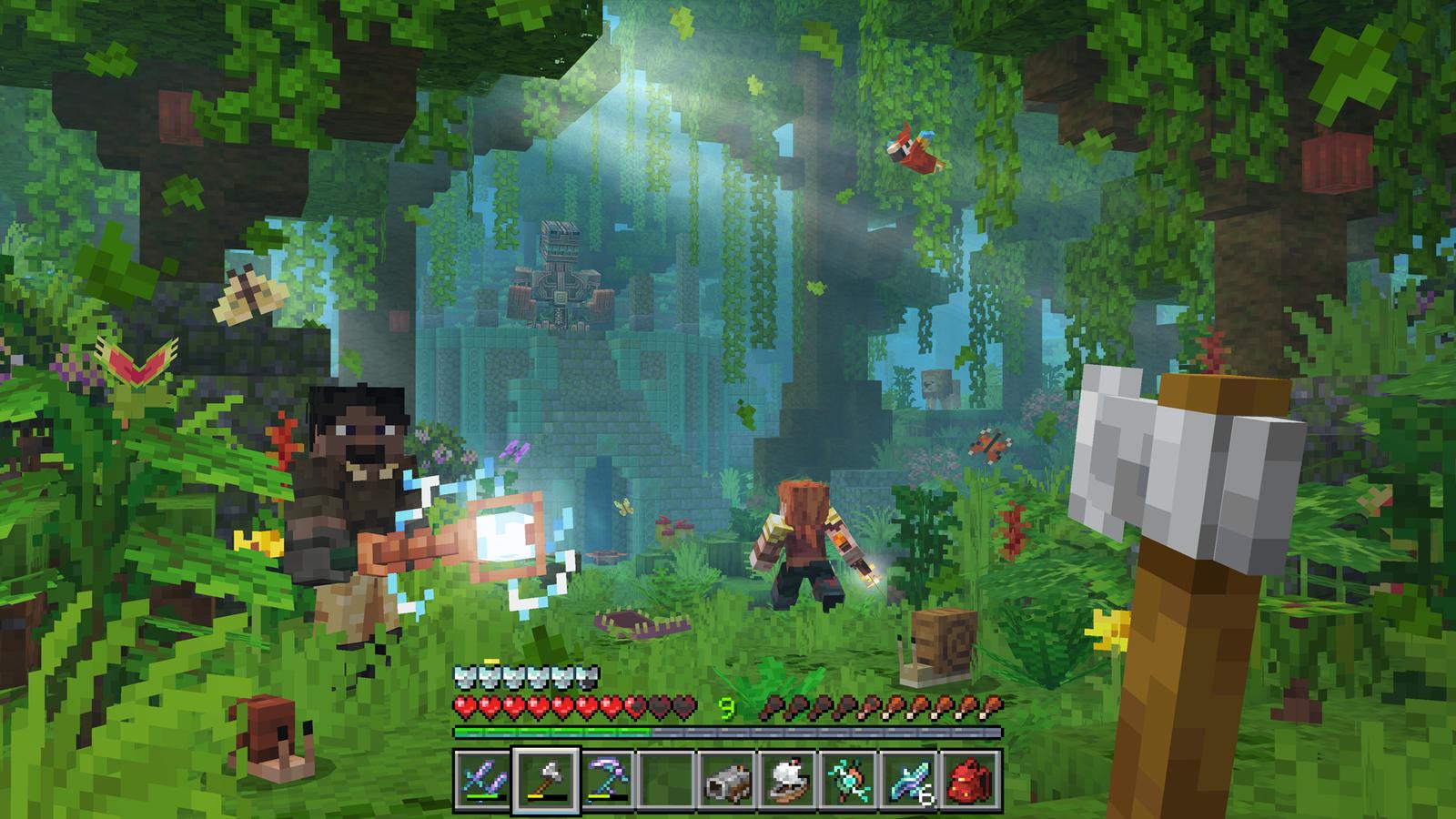The width and height of the screenshot is (1456, 819).
Task: Click the first drumstick in the hunger bar
Action: (773, 706)
